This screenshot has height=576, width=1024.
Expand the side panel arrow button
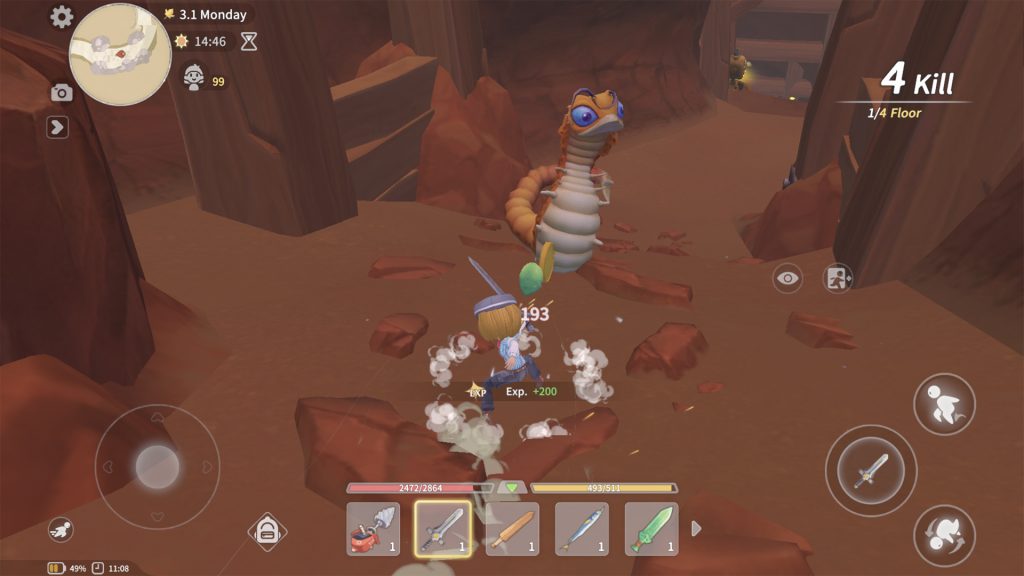click(x=58, y=127)
